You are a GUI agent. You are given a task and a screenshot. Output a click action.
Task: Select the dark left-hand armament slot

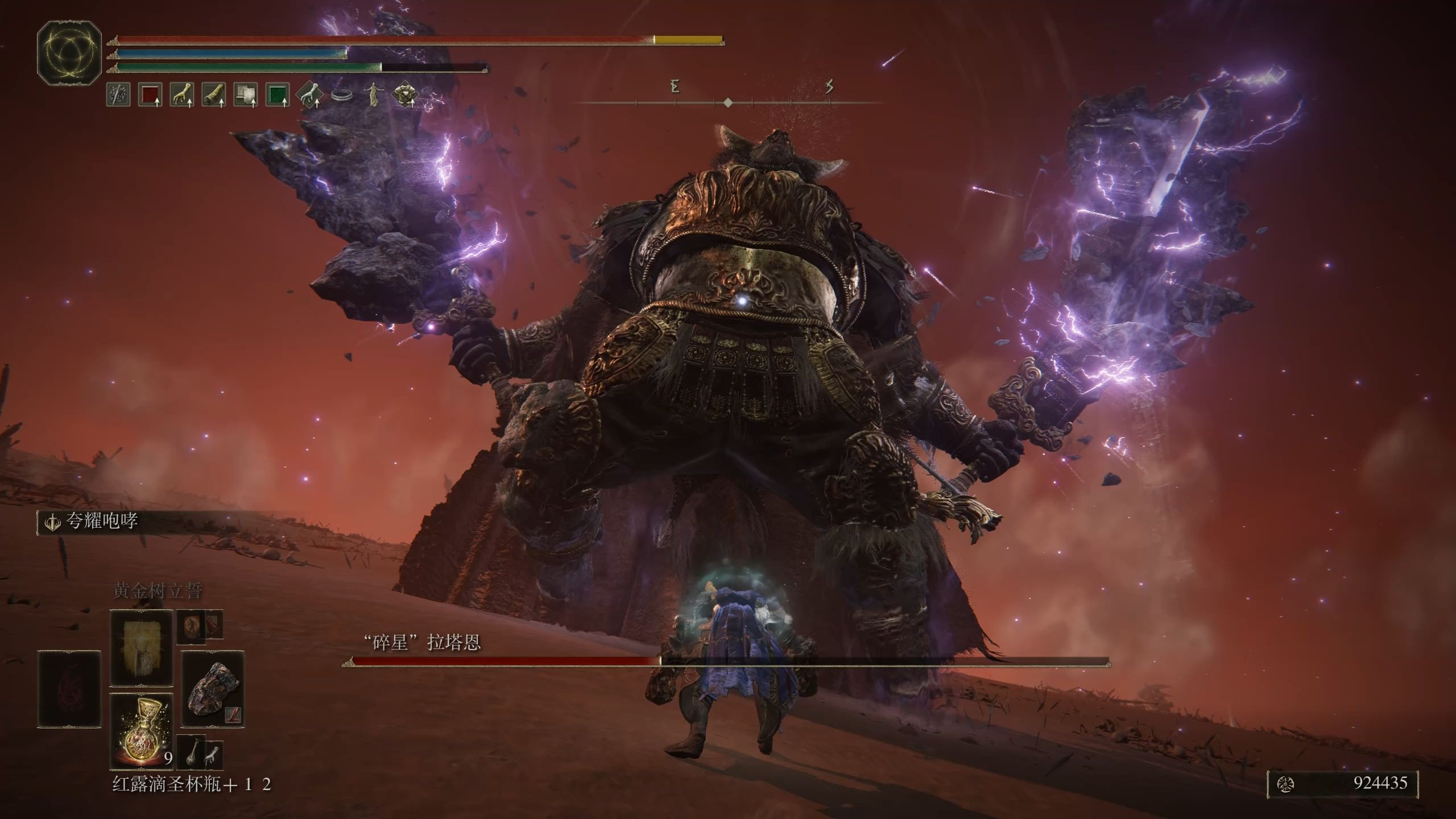[69, 689]
